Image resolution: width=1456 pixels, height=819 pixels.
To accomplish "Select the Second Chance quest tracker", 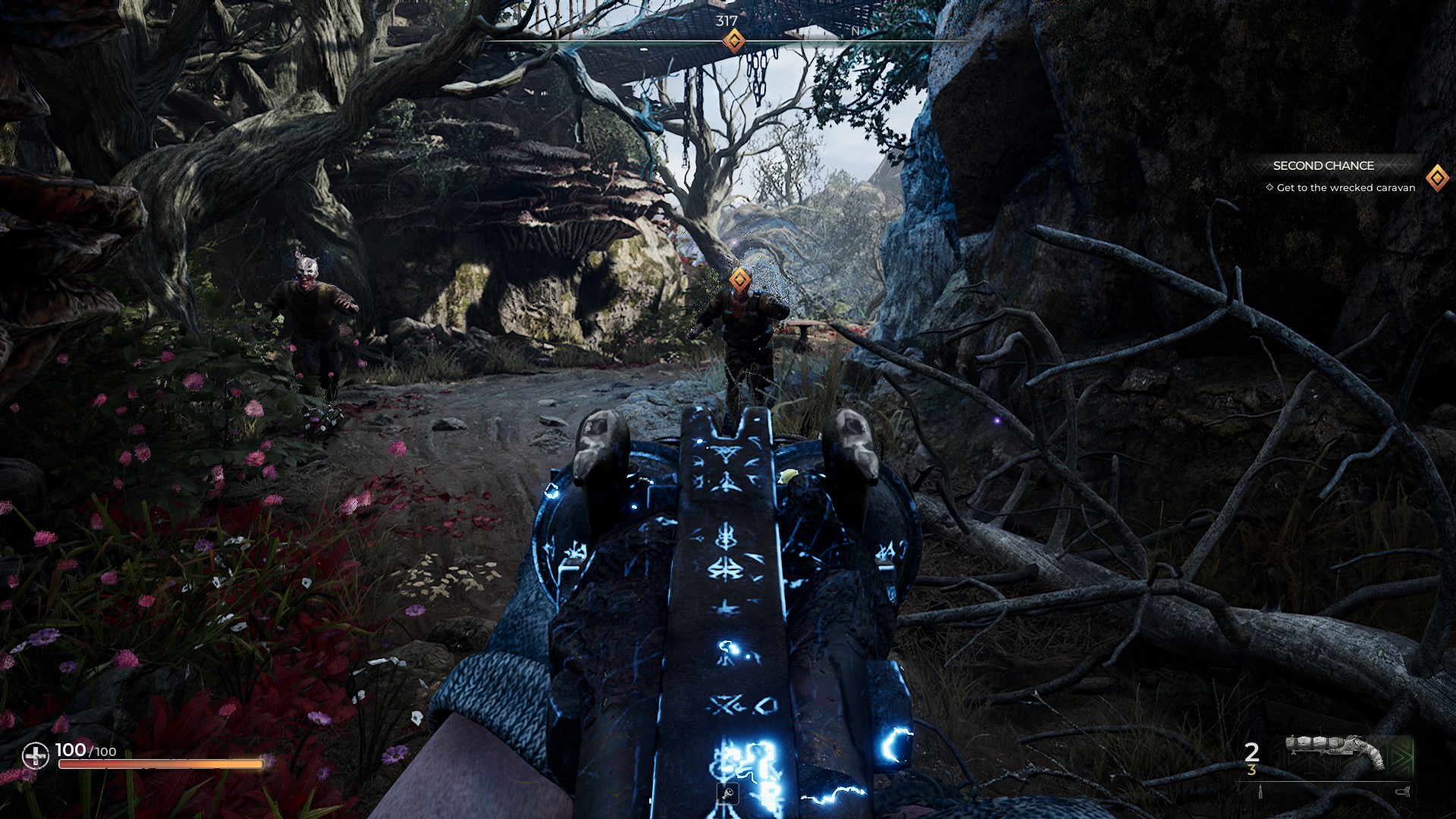I will 1323,165.
